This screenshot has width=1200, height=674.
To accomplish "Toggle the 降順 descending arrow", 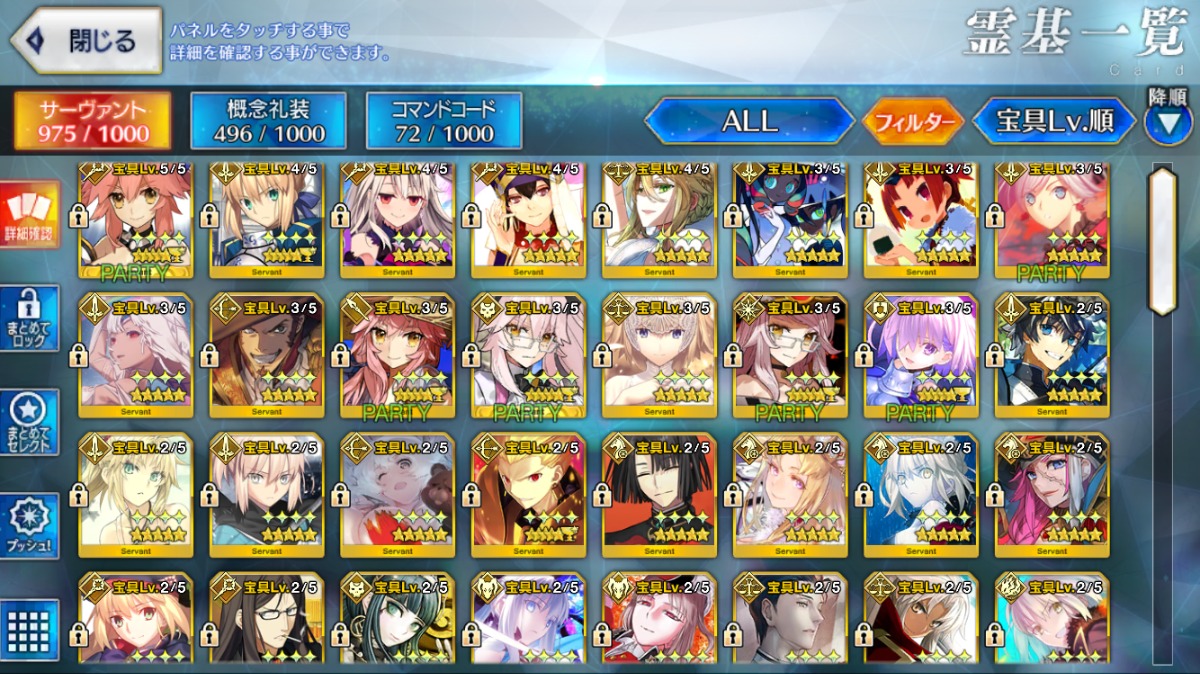I will click(1167, 120).
